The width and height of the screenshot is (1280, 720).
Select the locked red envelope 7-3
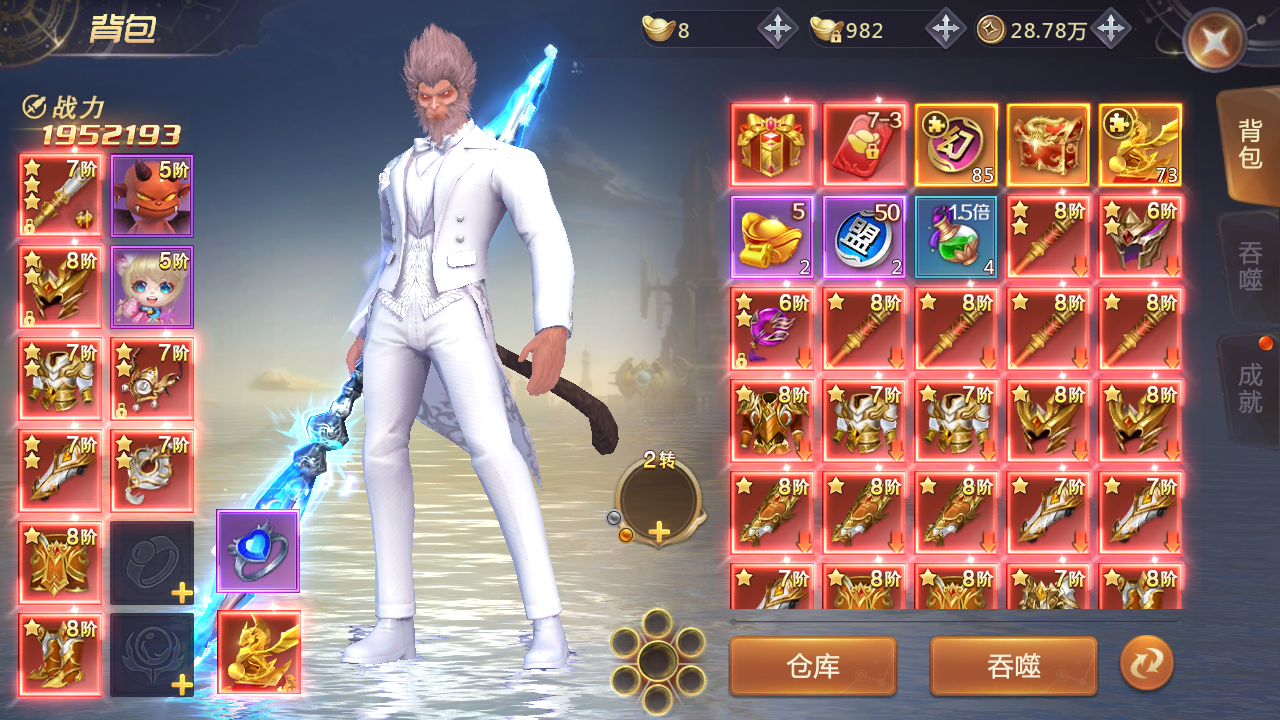[865, 145]
